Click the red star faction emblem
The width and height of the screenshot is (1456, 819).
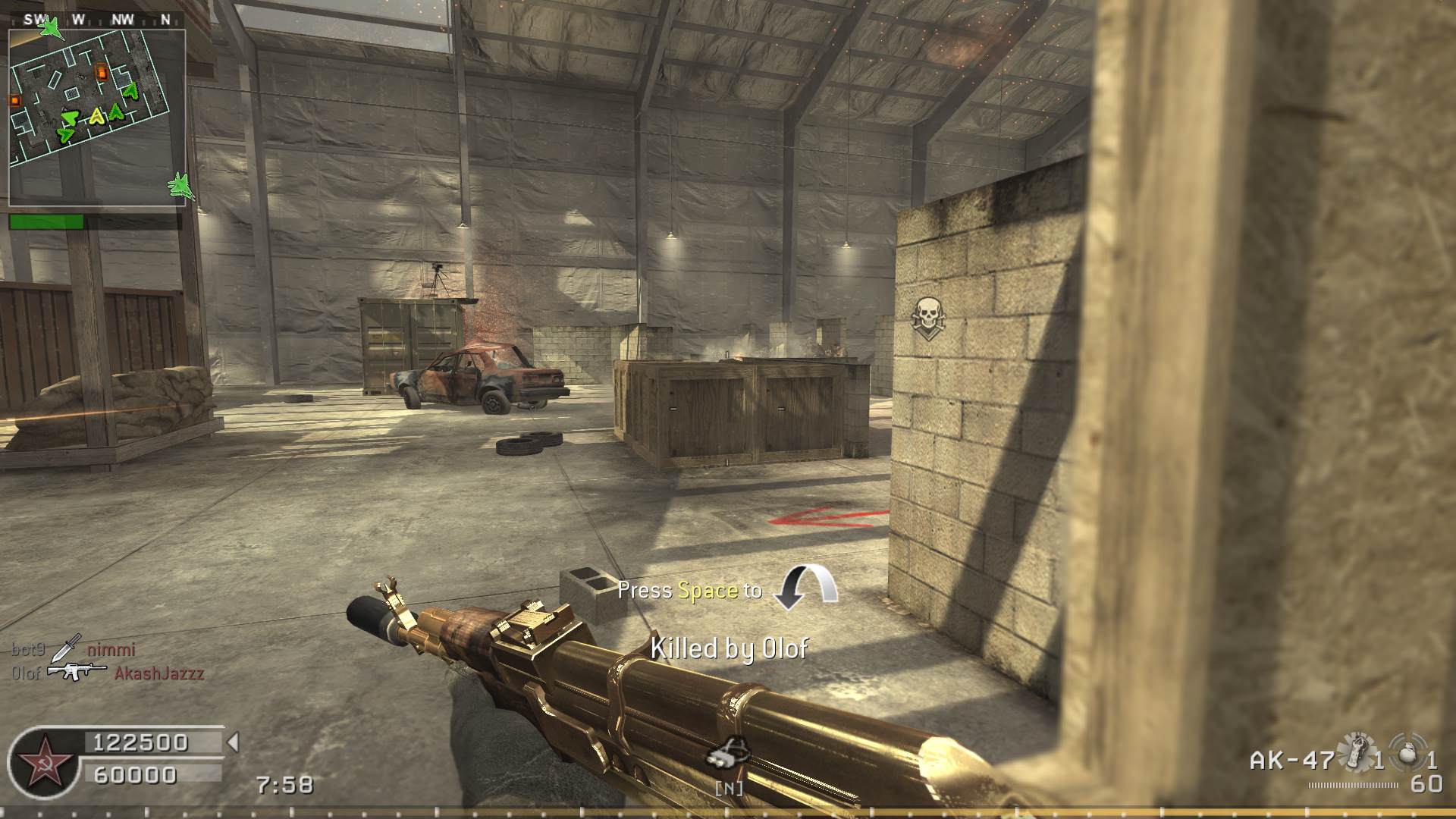[x=41, y=761]
